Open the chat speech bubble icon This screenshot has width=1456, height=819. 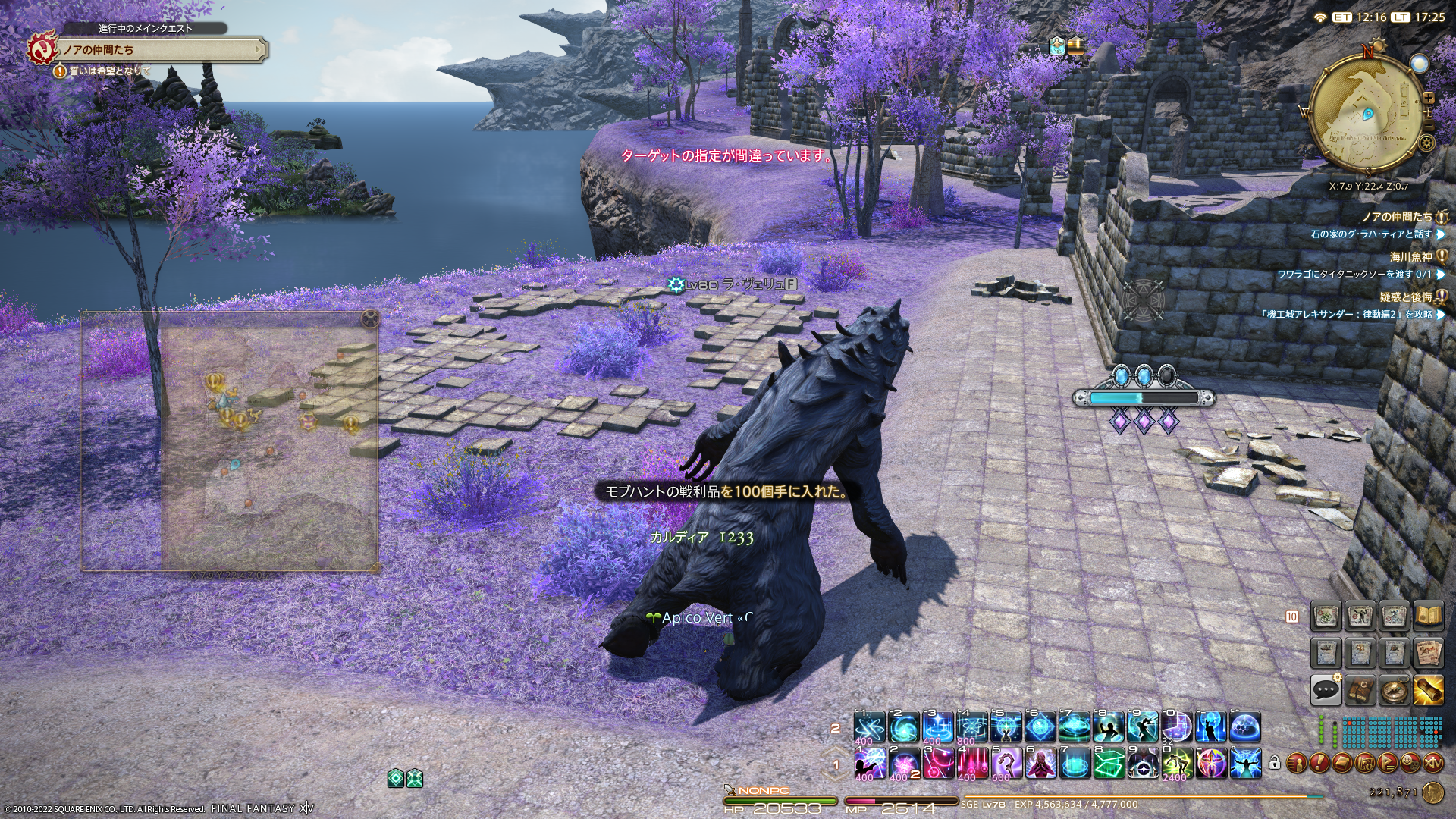coord(1326,689)
